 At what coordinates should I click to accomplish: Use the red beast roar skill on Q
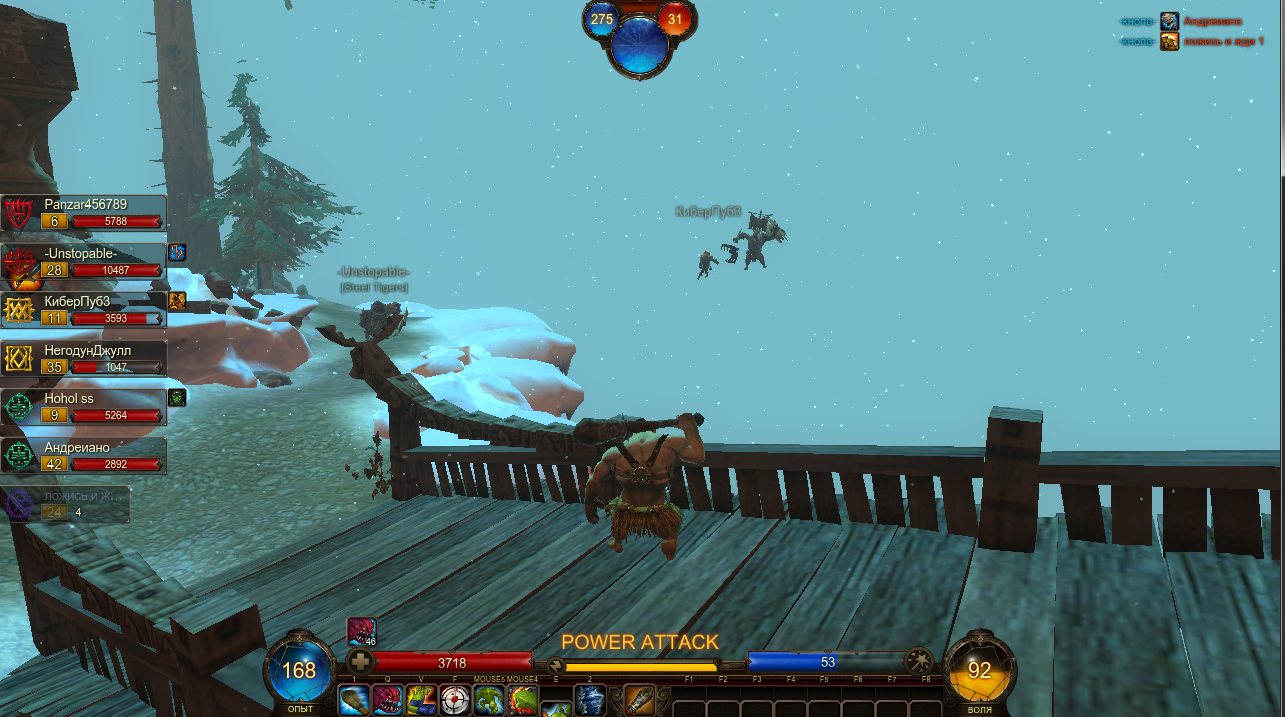tap(388, 701)
